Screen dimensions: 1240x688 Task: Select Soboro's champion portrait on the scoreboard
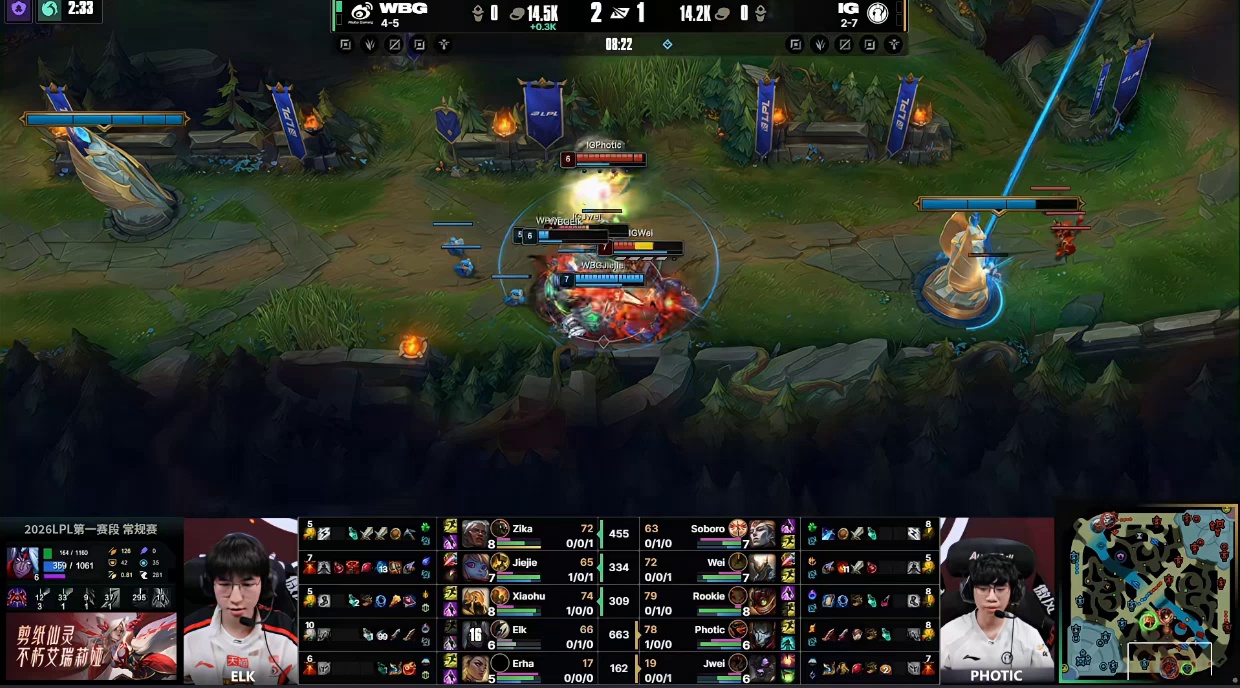[762, 534]
